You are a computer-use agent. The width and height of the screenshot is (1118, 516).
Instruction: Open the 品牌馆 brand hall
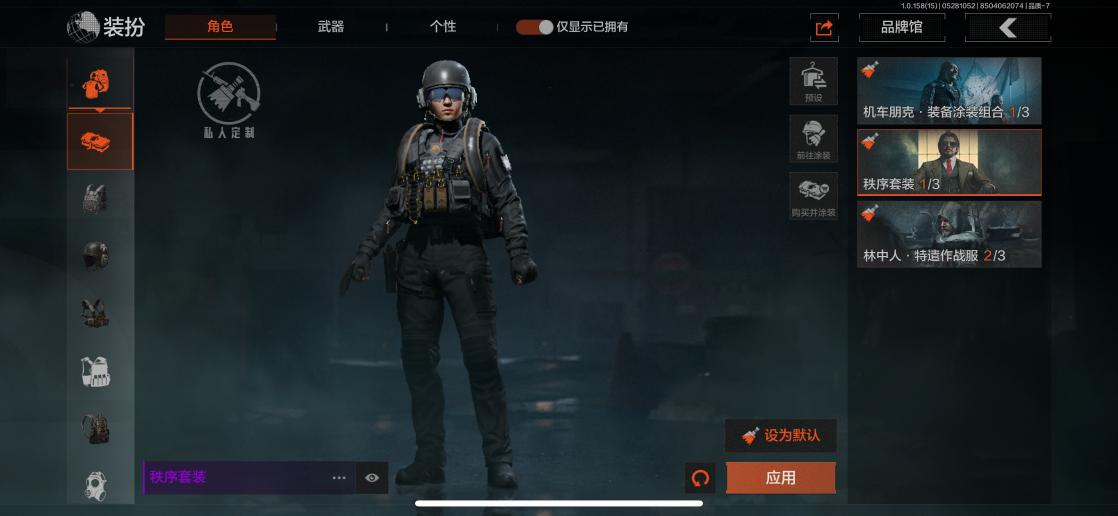(901, 28)
